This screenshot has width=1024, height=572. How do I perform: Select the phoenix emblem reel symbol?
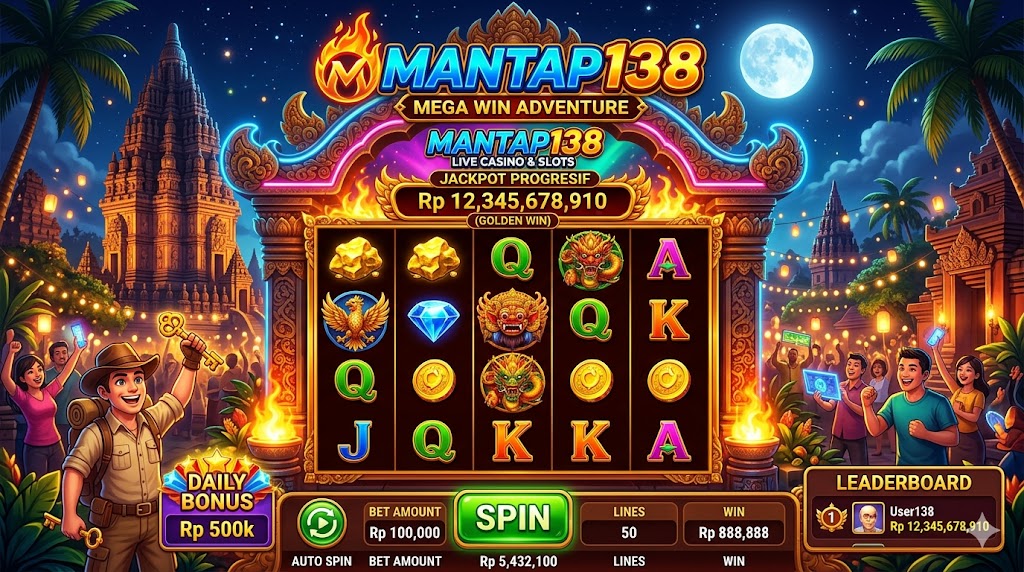(355, 320)
